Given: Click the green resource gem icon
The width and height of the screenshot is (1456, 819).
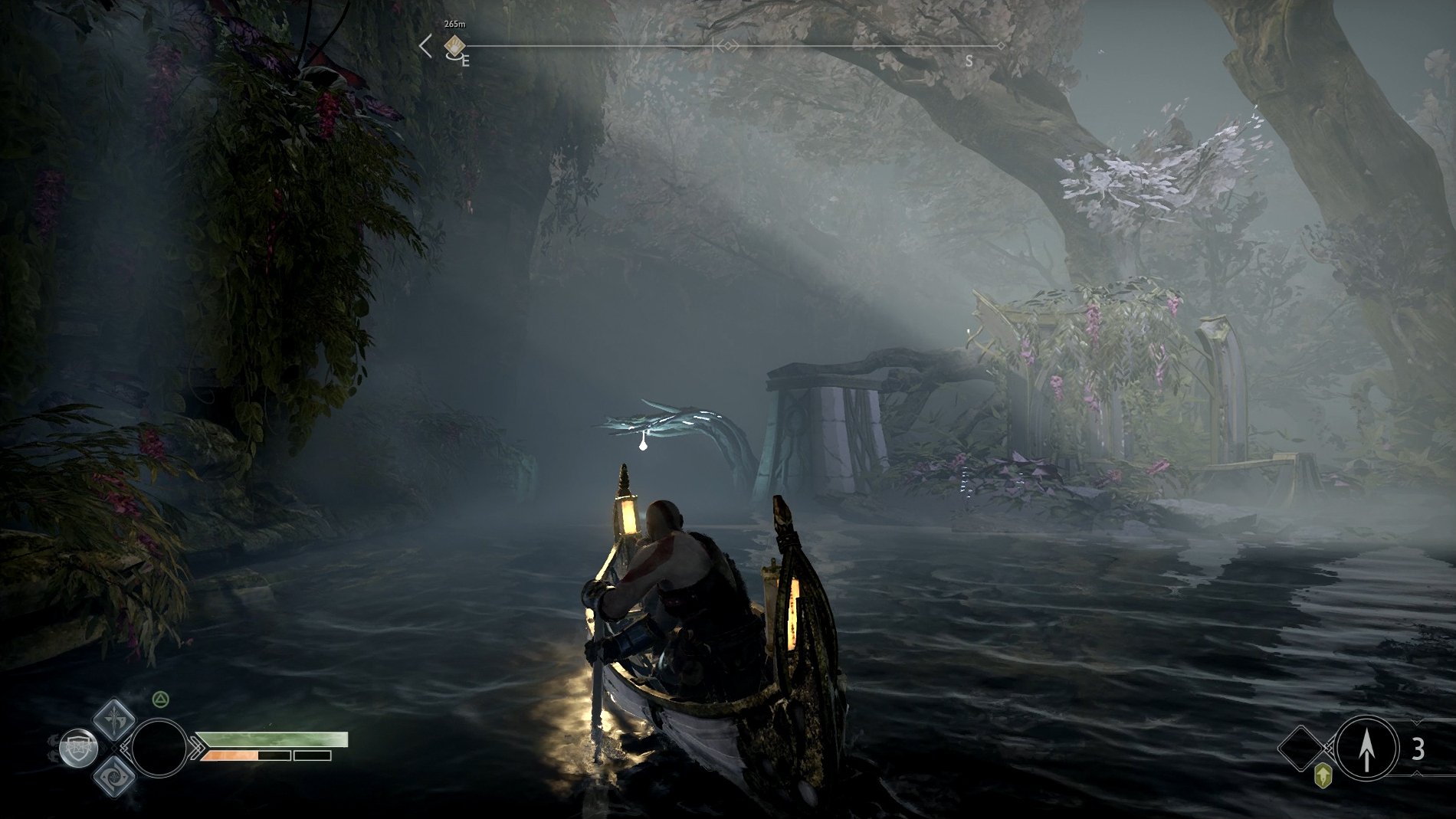Looking at the screenshot, I should tap(1323, 775).
